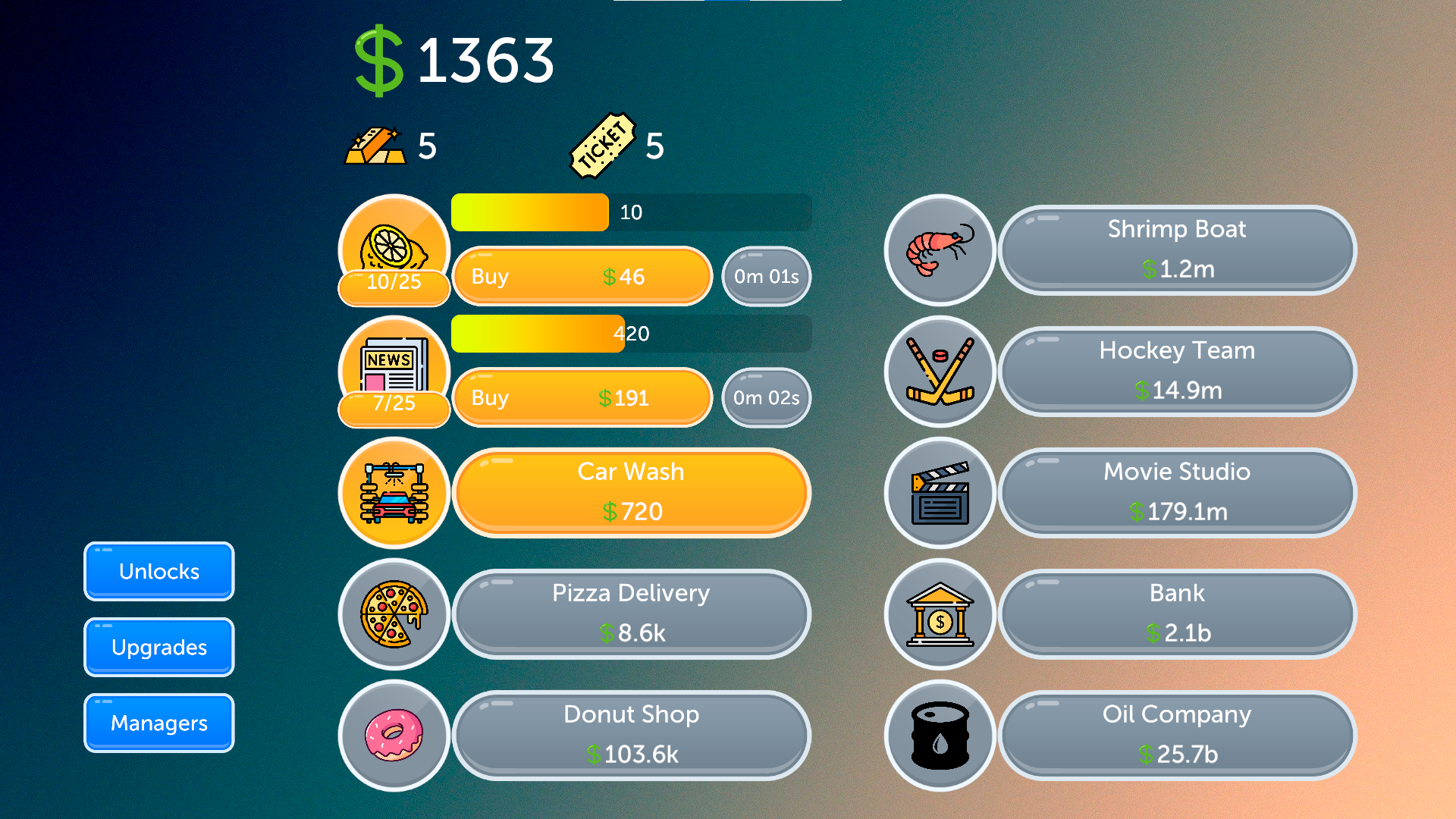Click the bank business icon
Screen dimensions: 1456x819
click(x=940, y=614)
